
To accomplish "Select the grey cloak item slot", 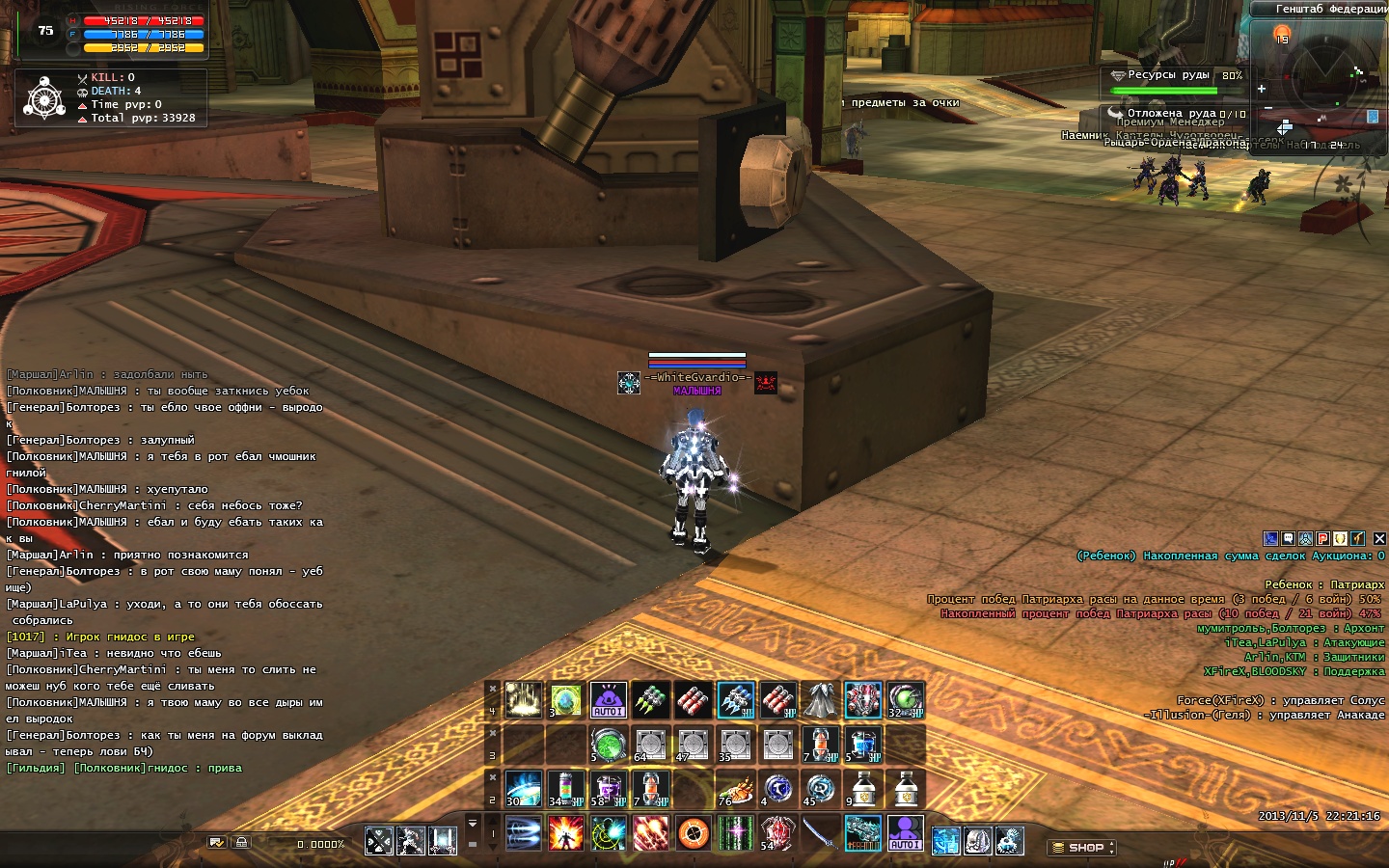I will [x=820, y=700].
